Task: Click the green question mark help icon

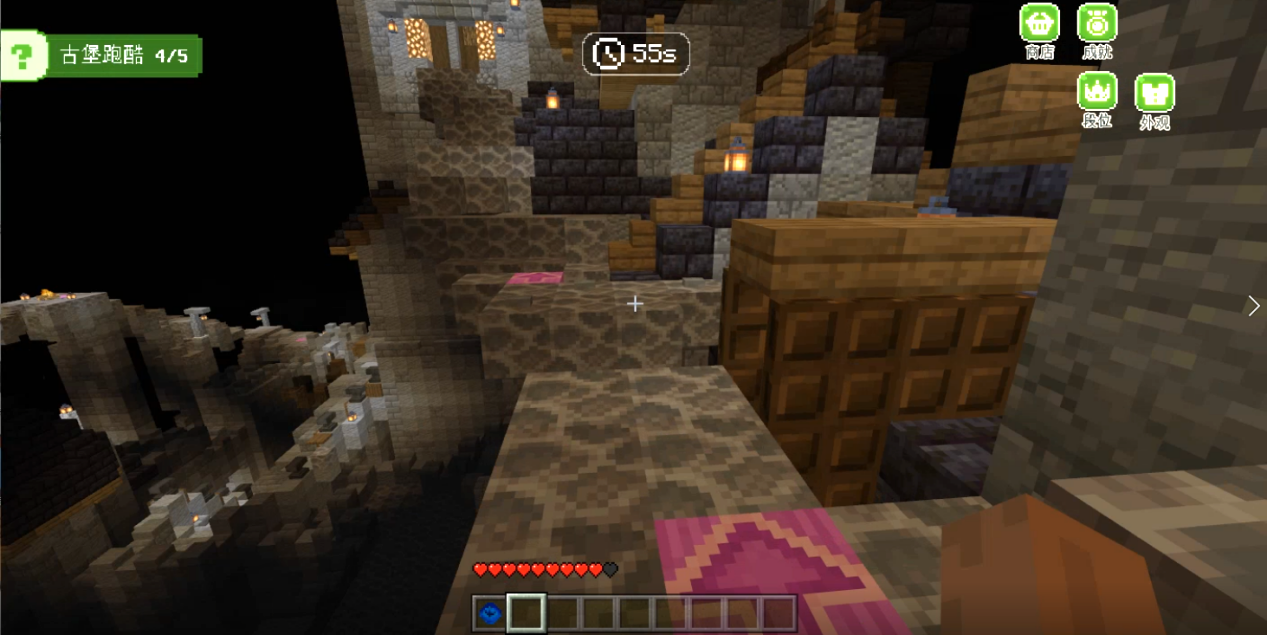Action: point(20,55)
